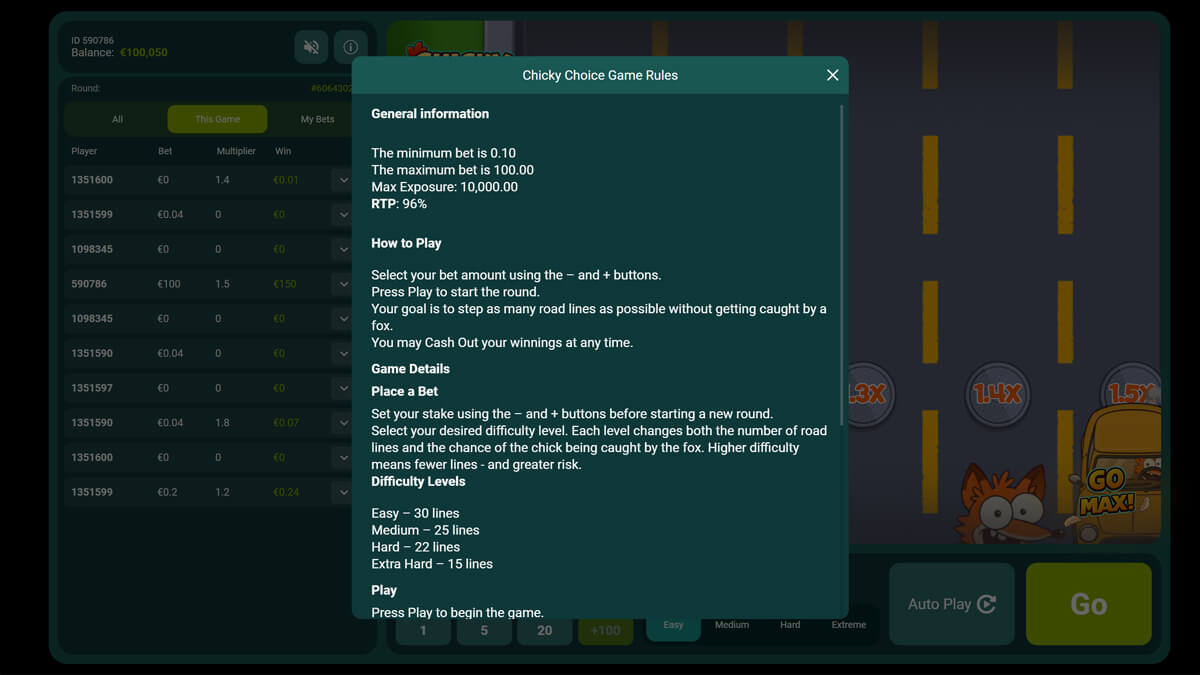Open the game info icon
Image resolution: width=1200 pixels, height=675 pixels.
(x=350, y=47)
